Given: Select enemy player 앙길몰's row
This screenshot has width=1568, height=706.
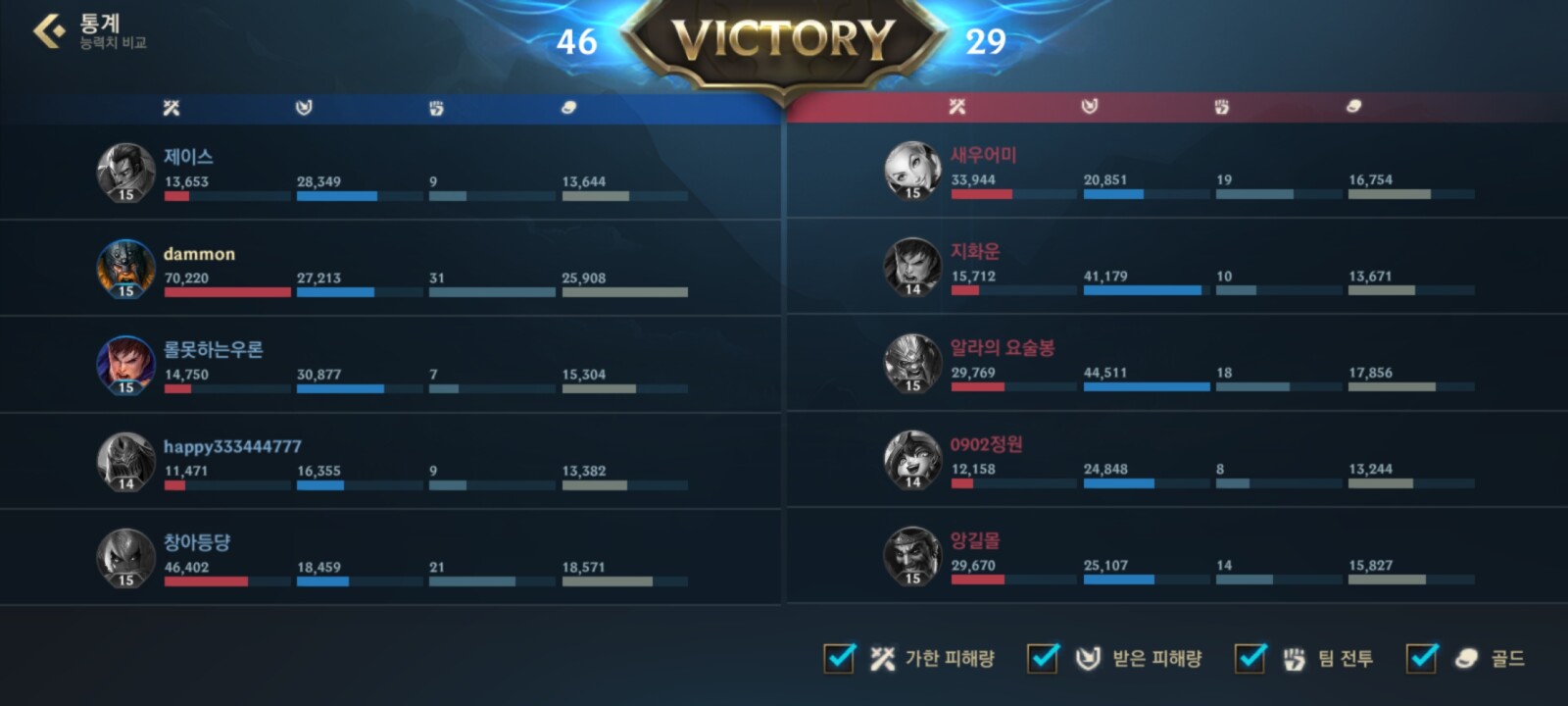Looking at the screenshot, I should click(x=1176, y=555).
